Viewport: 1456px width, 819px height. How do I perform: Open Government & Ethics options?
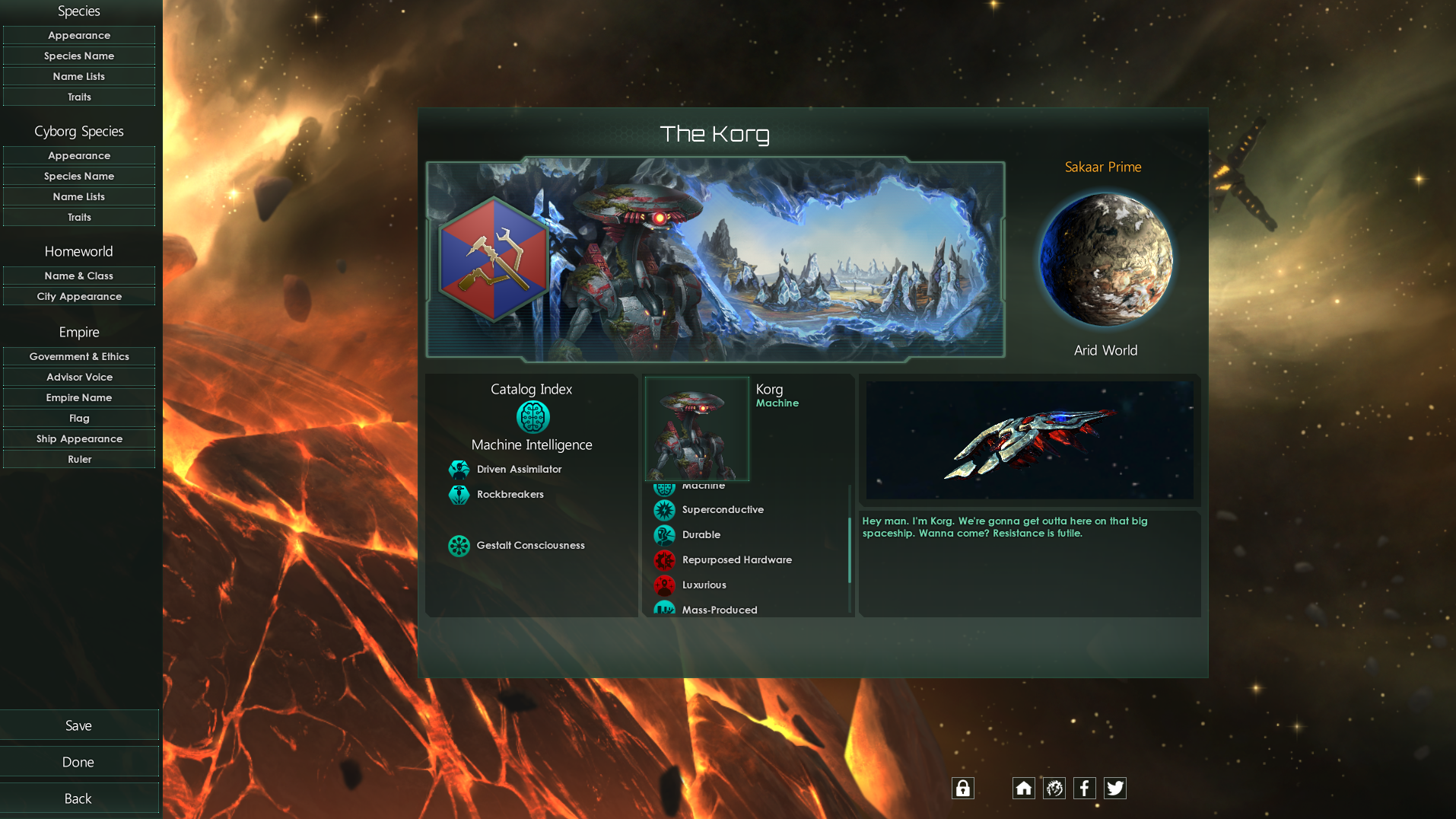coord(79,356)
